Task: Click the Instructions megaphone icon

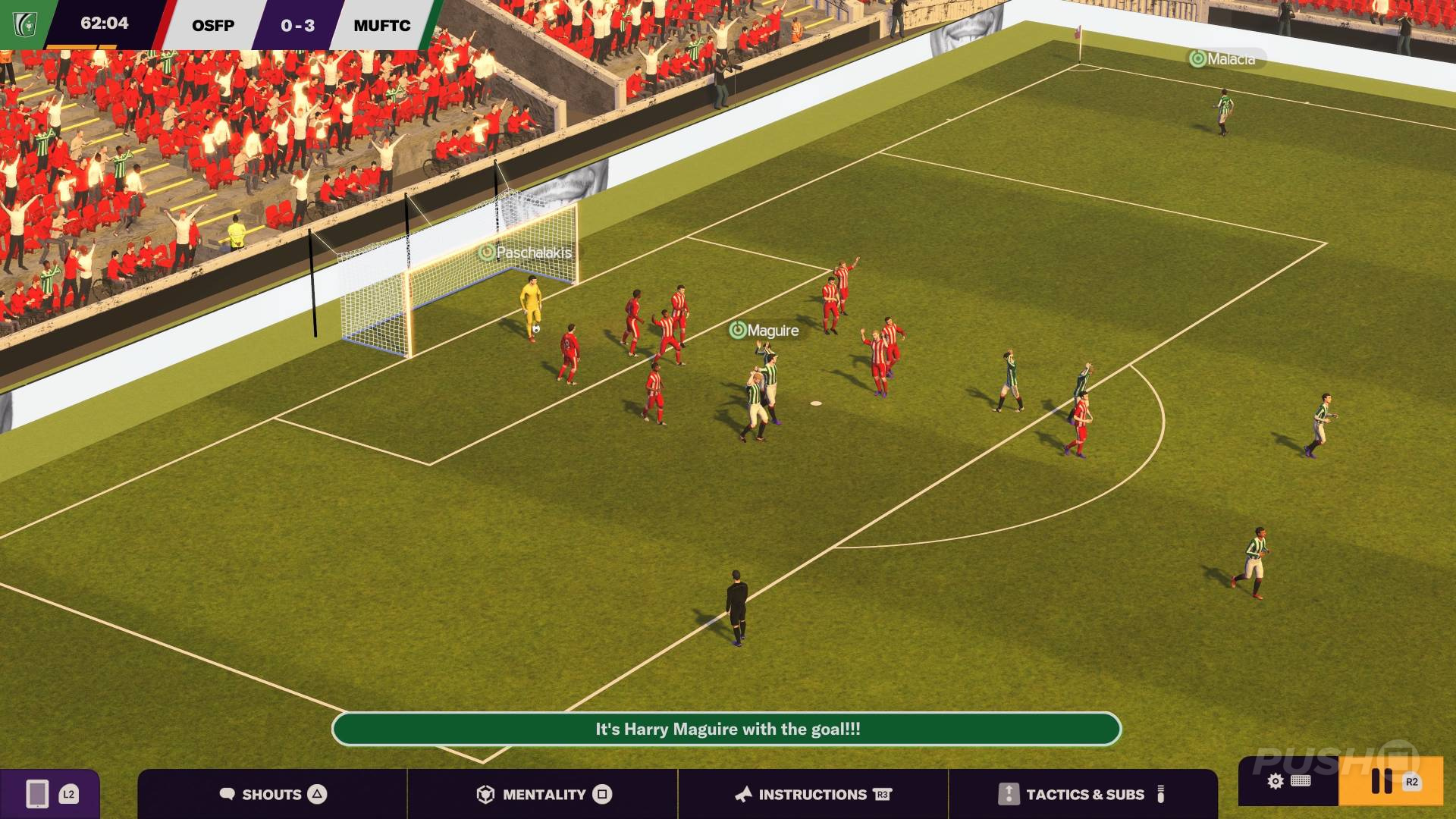Action: tap(745, 794)
